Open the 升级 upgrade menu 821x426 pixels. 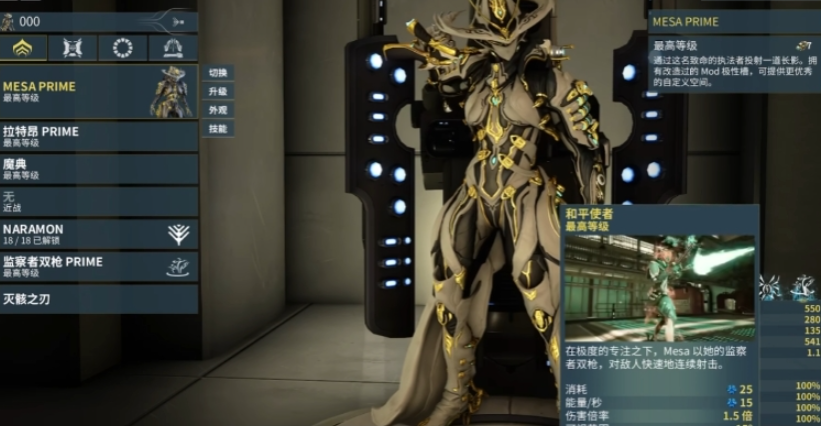pos(217,91)
